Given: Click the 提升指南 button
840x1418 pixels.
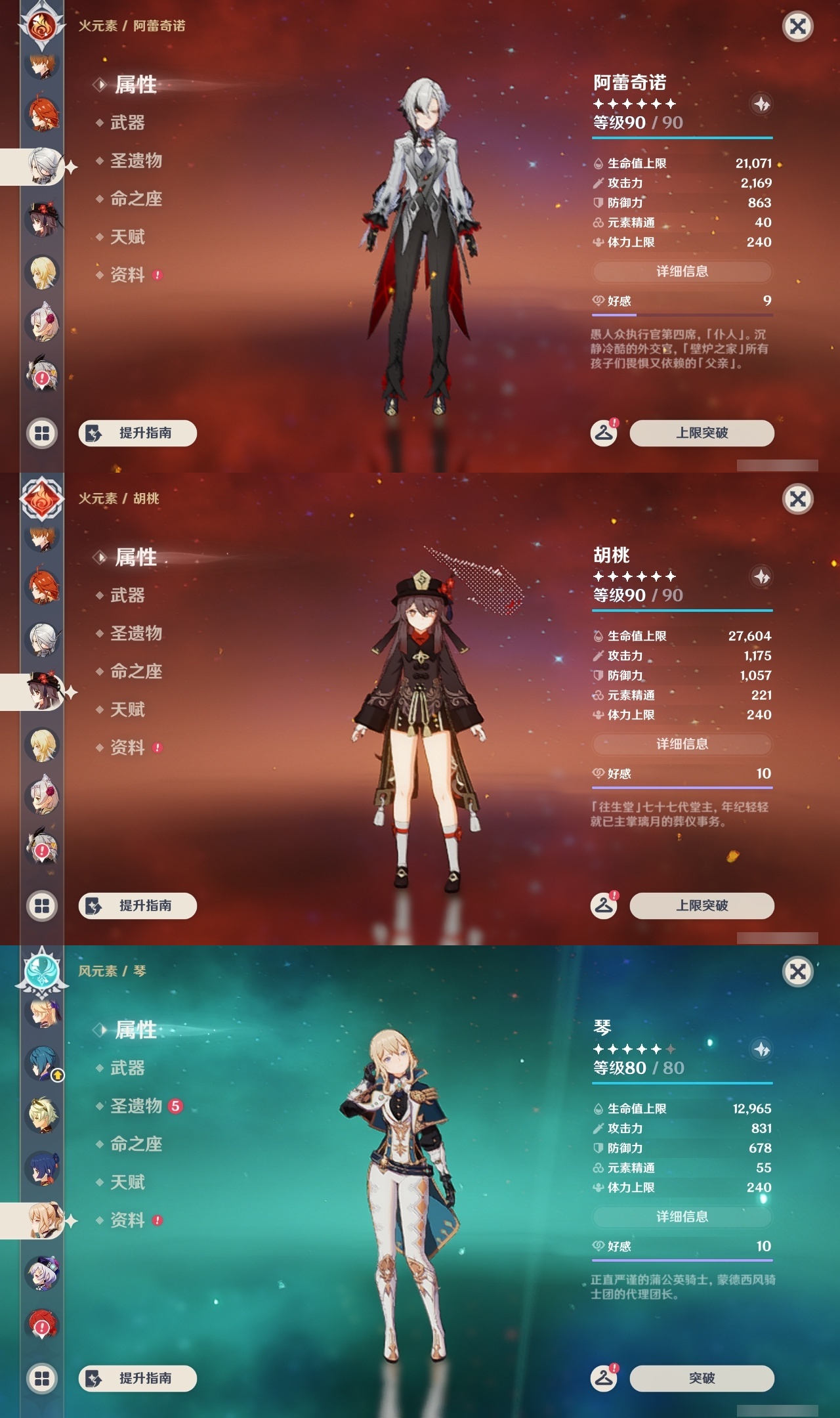Looking at the screenshot, I should (138, 433).
